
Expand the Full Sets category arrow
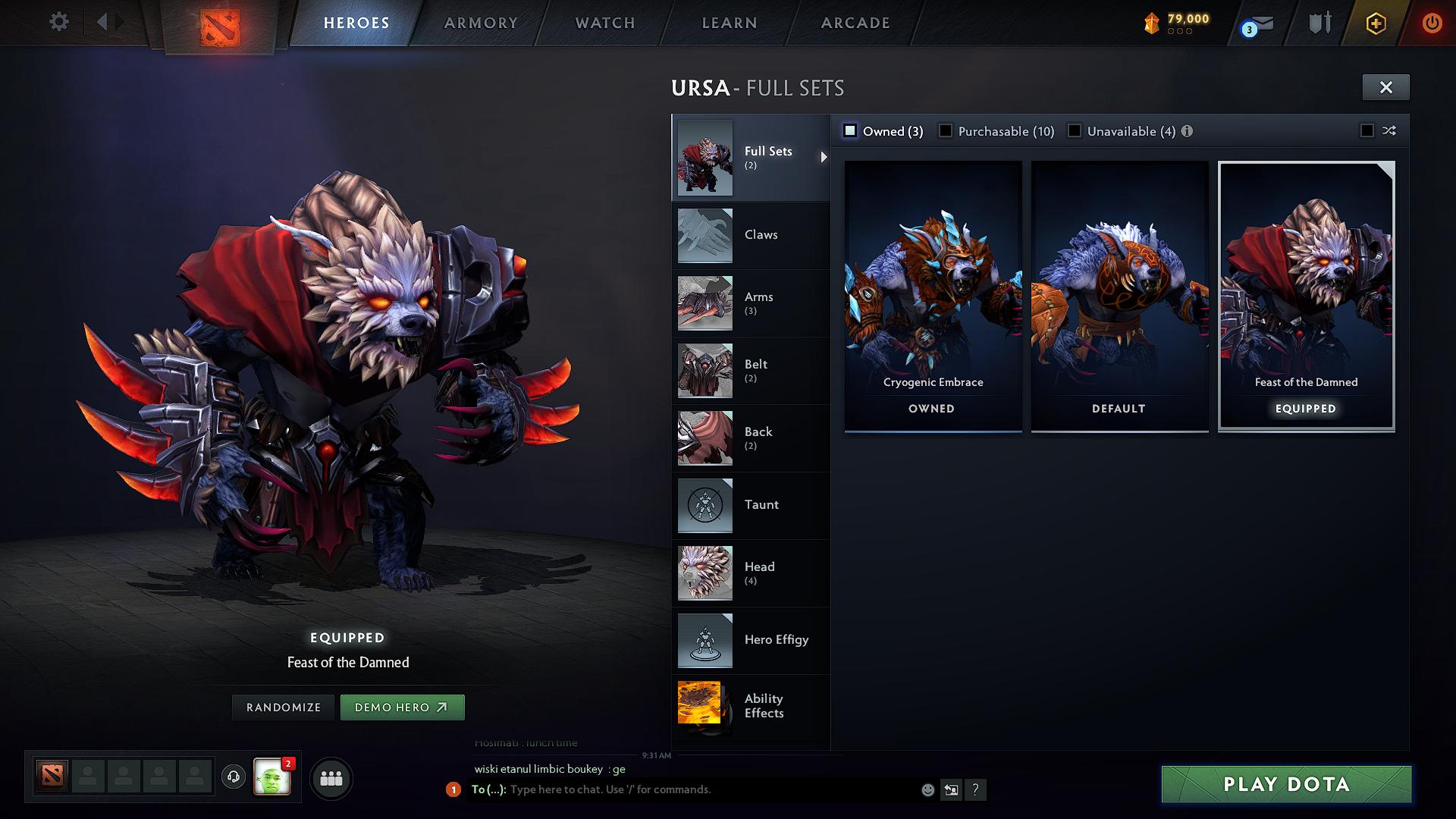(x=824, y=158)
